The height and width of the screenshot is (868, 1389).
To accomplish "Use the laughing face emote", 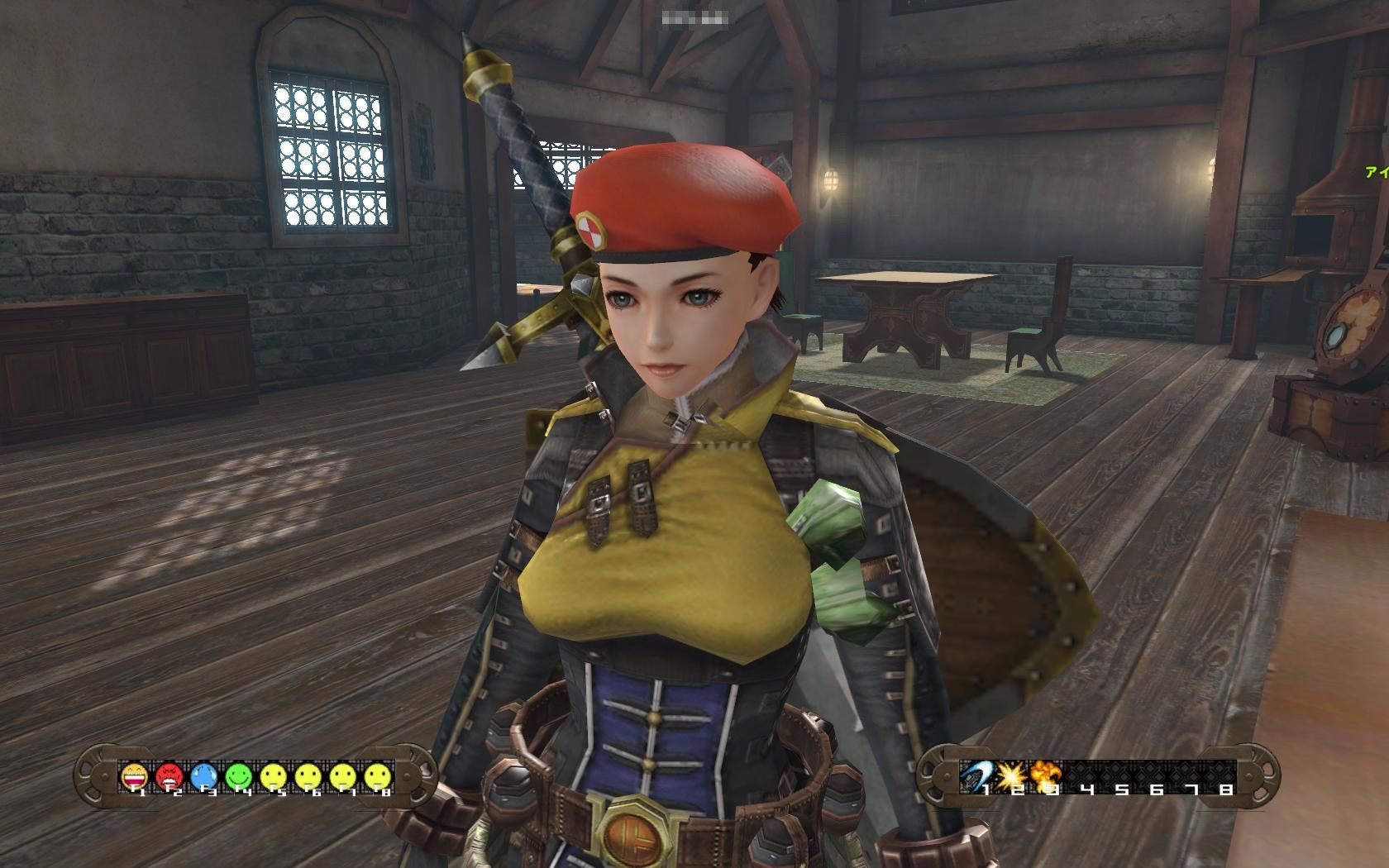I will point(134,775).
